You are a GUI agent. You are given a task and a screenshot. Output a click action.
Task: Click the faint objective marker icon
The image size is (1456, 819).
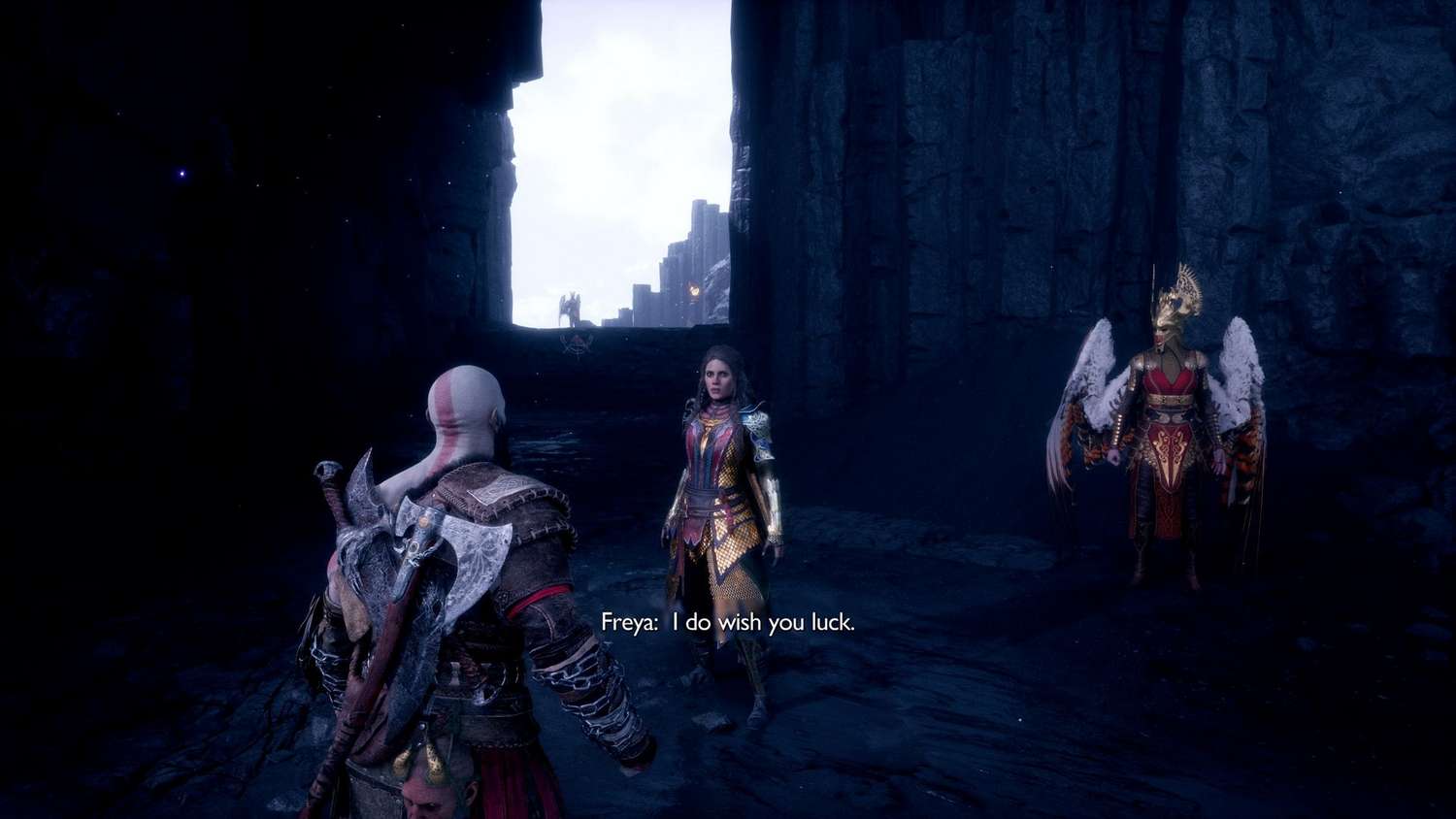pyautogui.click(x=577, y=344)
